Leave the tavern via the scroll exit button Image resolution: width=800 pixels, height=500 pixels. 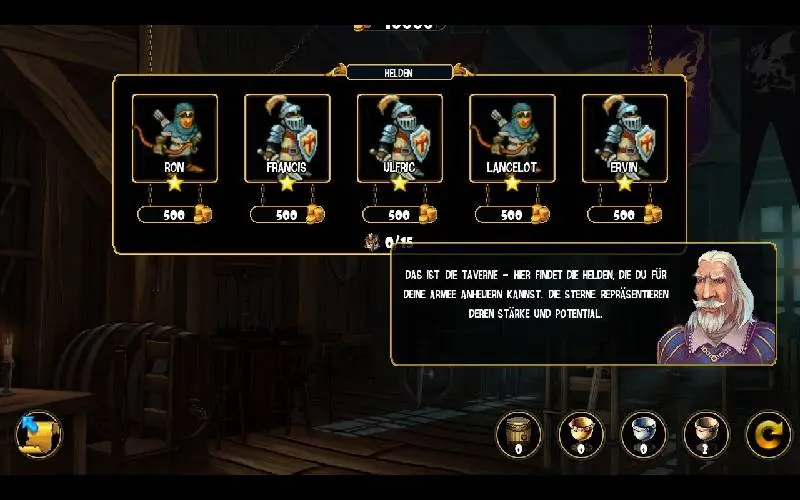point(38,435)
